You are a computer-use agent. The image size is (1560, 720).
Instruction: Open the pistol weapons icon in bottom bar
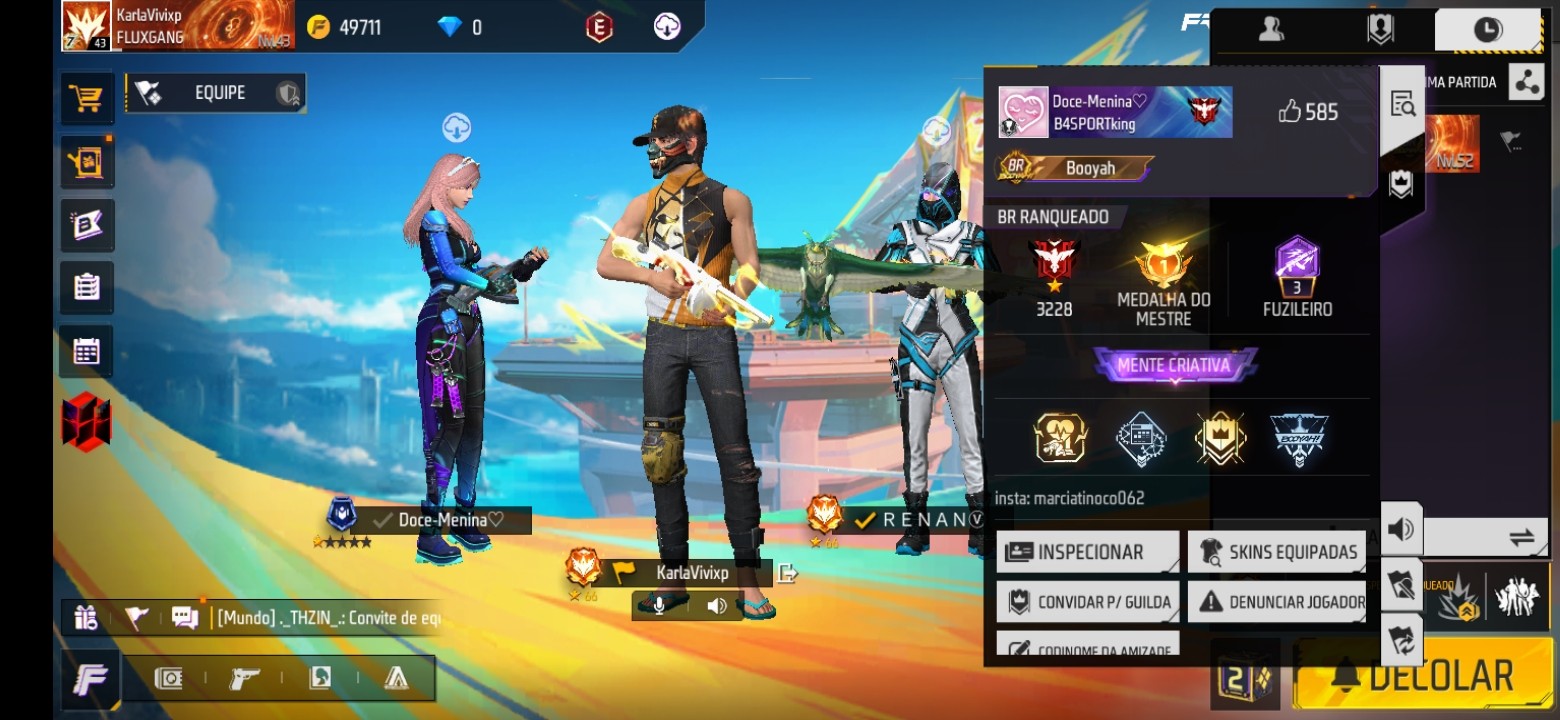(244, 678)
